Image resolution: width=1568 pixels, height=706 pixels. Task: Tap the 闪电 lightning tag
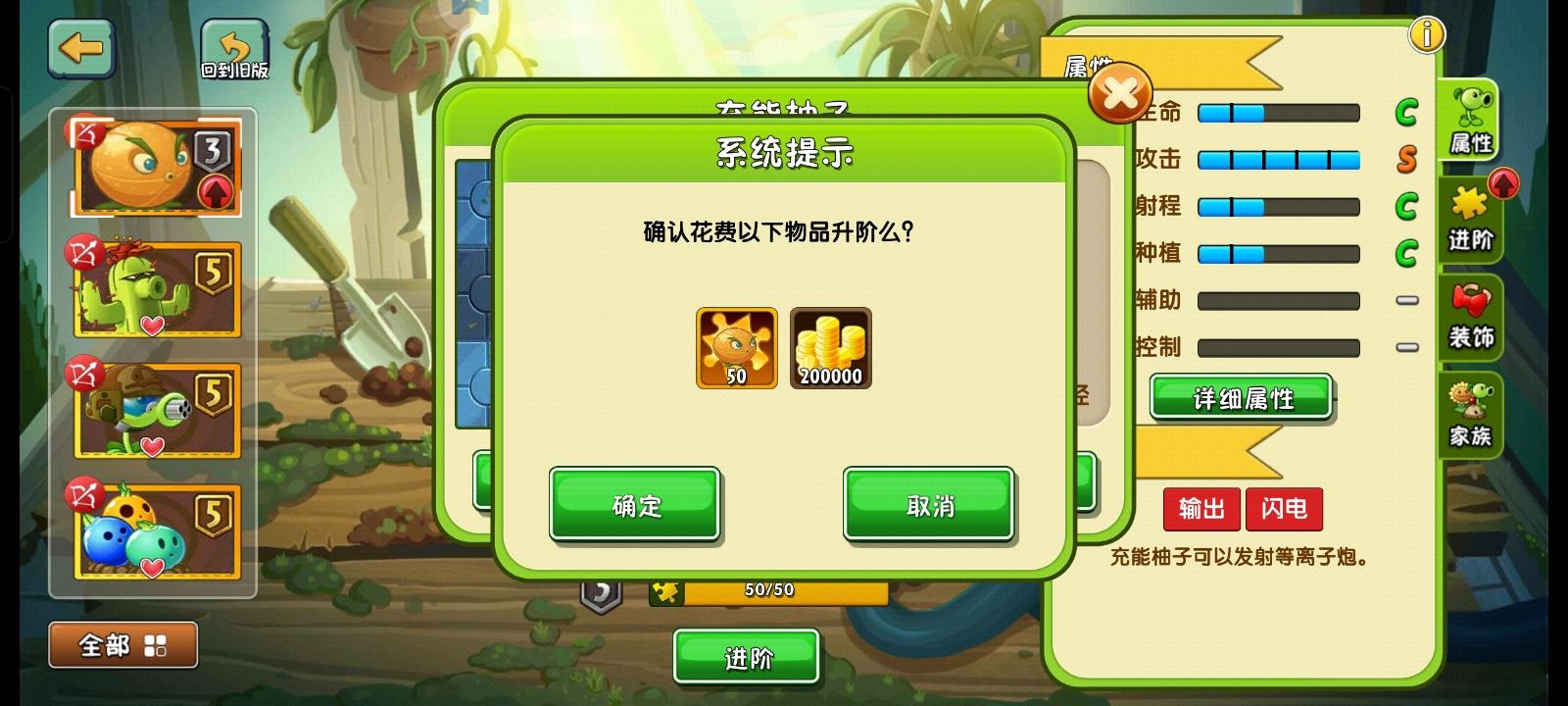[1284, 510]
